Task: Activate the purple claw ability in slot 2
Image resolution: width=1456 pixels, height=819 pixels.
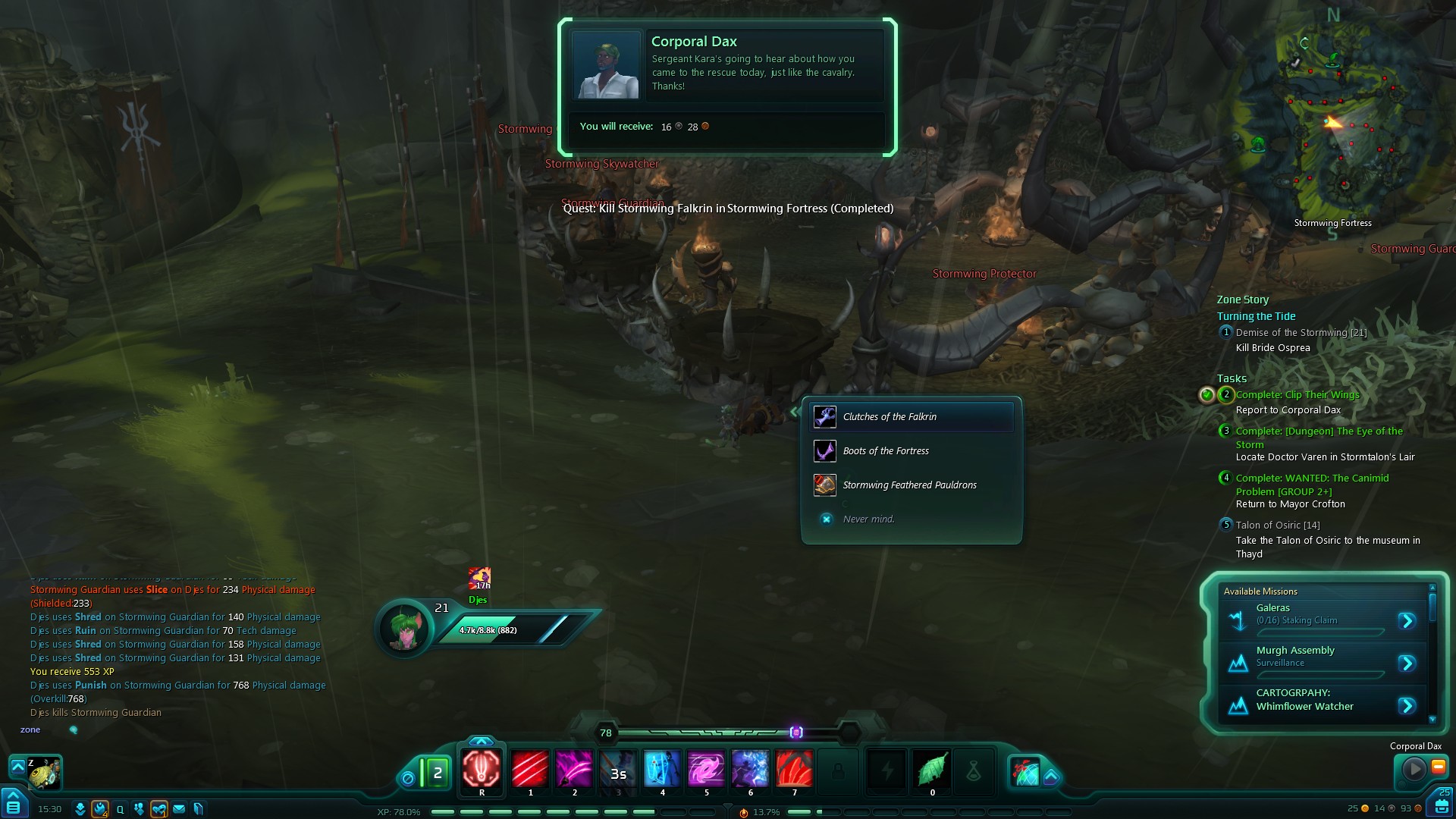Action: 574,769
